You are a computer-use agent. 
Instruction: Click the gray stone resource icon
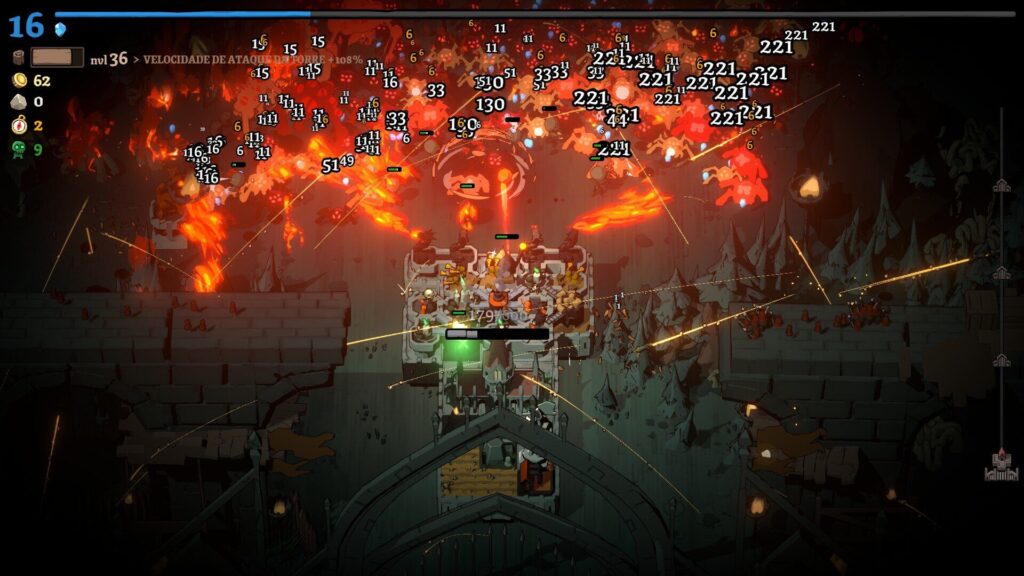coord(19,102)
